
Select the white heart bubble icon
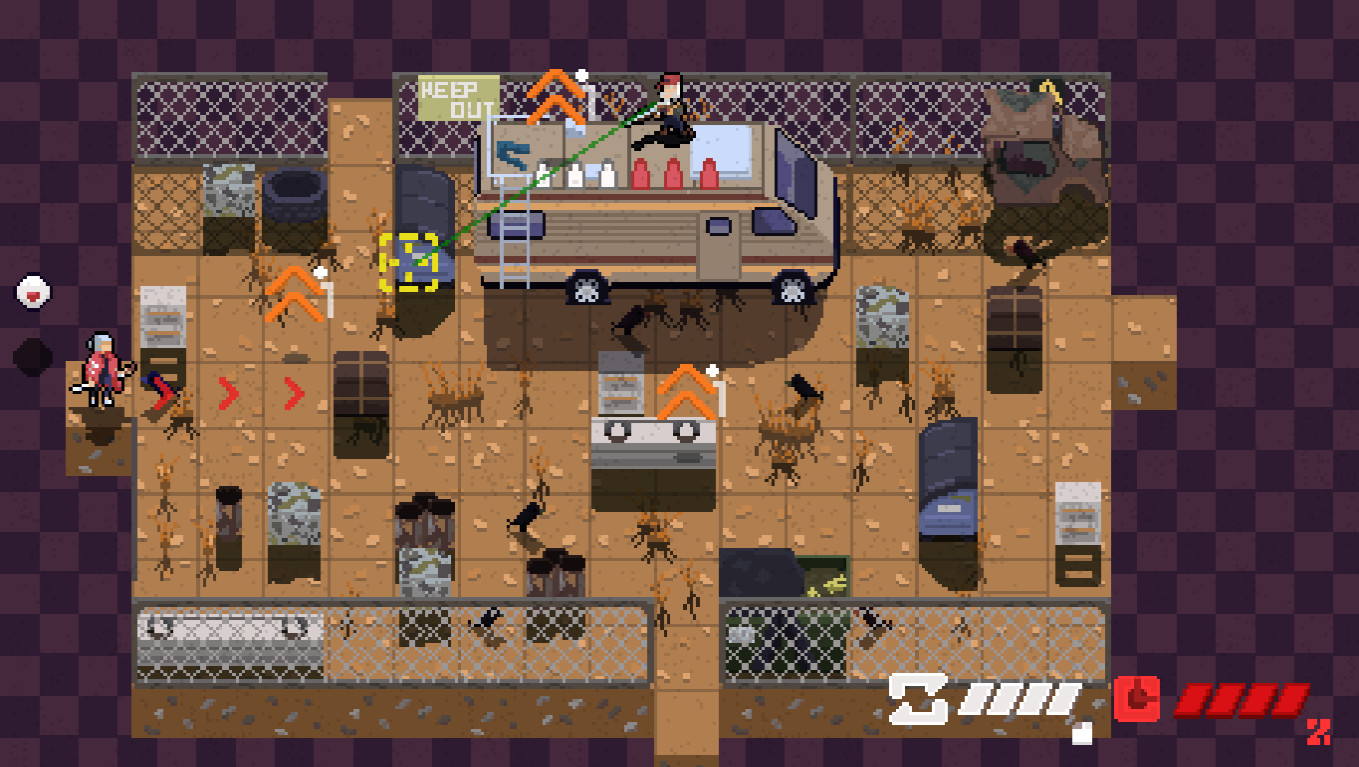click(34, 293)
